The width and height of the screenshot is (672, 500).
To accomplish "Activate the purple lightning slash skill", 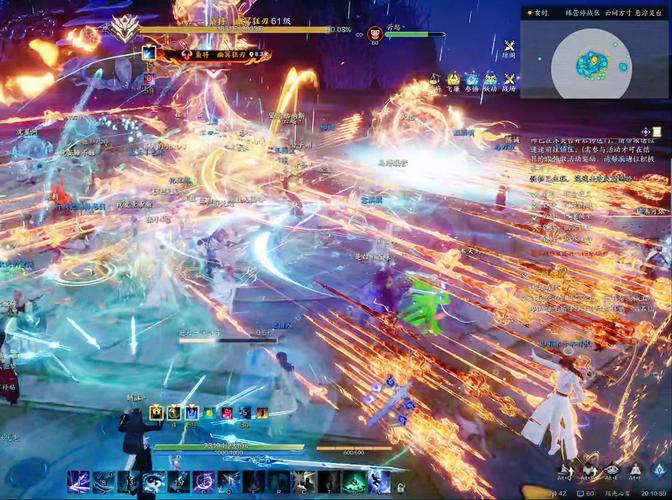I will coord(78,481).
